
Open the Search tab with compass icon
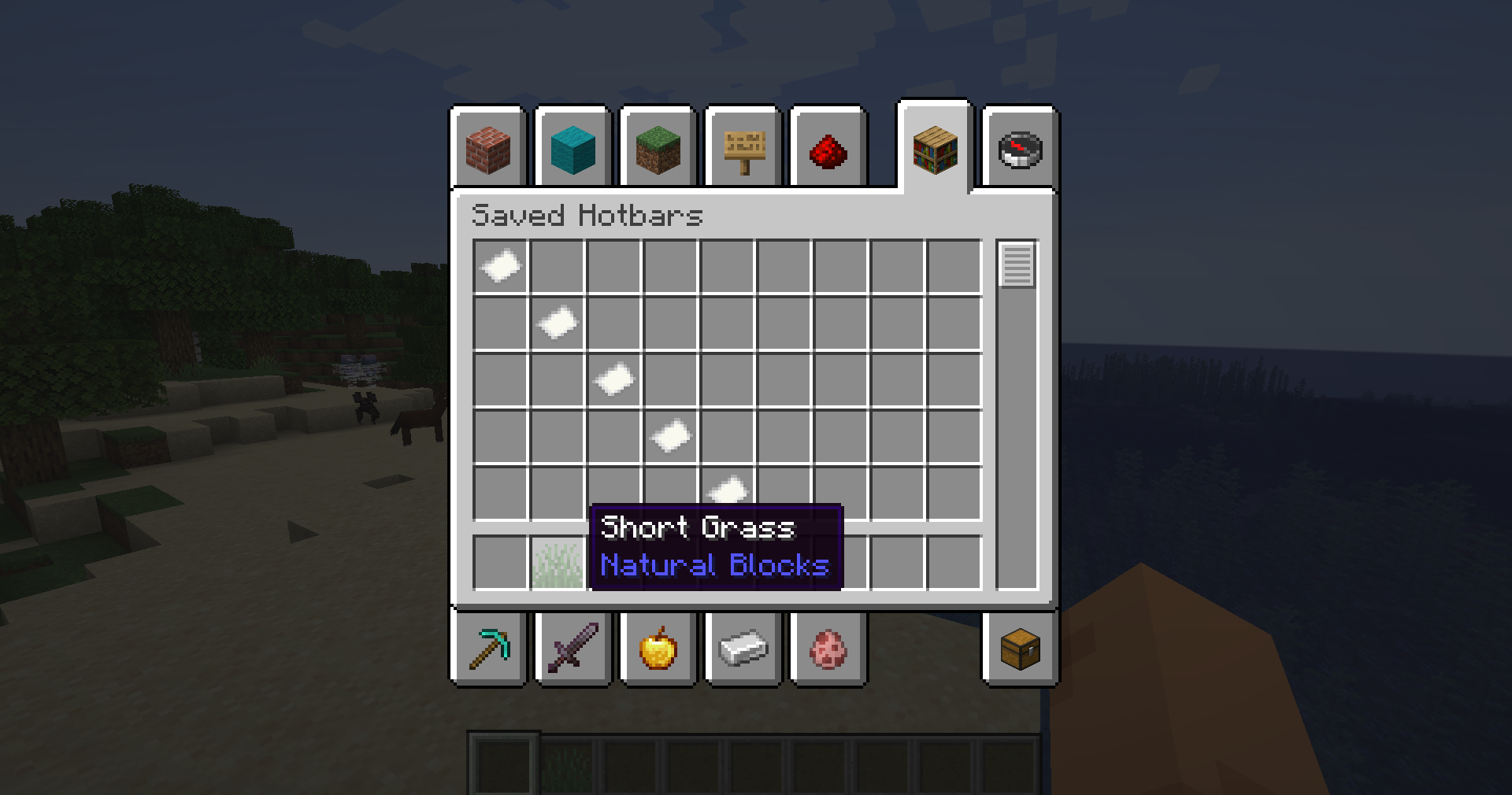point(1018,150)
